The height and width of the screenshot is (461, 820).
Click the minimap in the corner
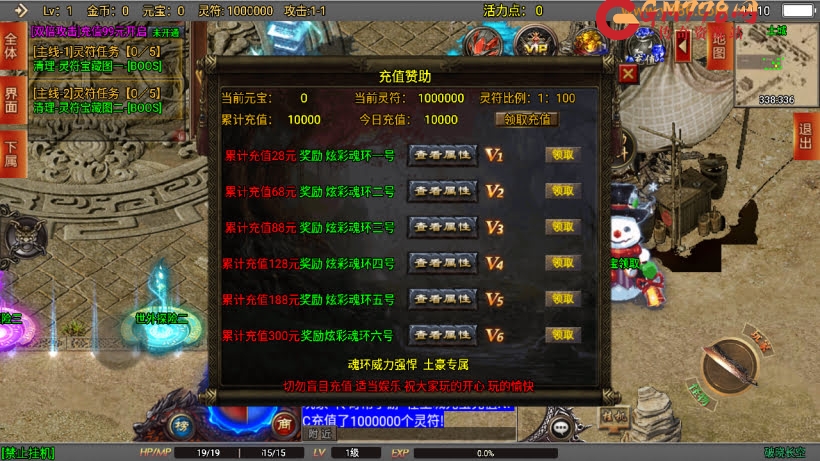pyautogui.click(x=776, y=65)
